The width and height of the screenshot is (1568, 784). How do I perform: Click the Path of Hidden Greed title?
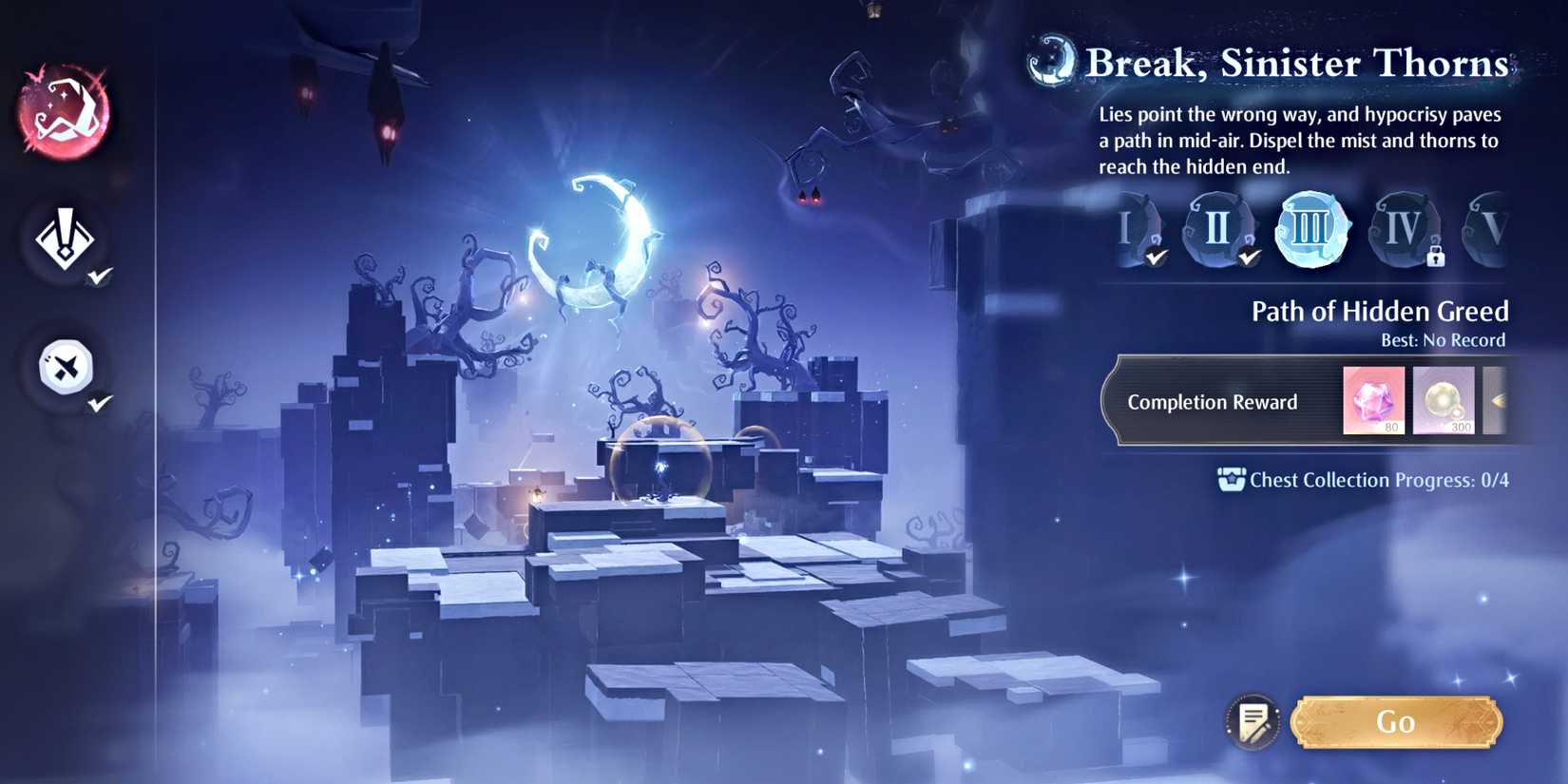(x=1380, y=311)
